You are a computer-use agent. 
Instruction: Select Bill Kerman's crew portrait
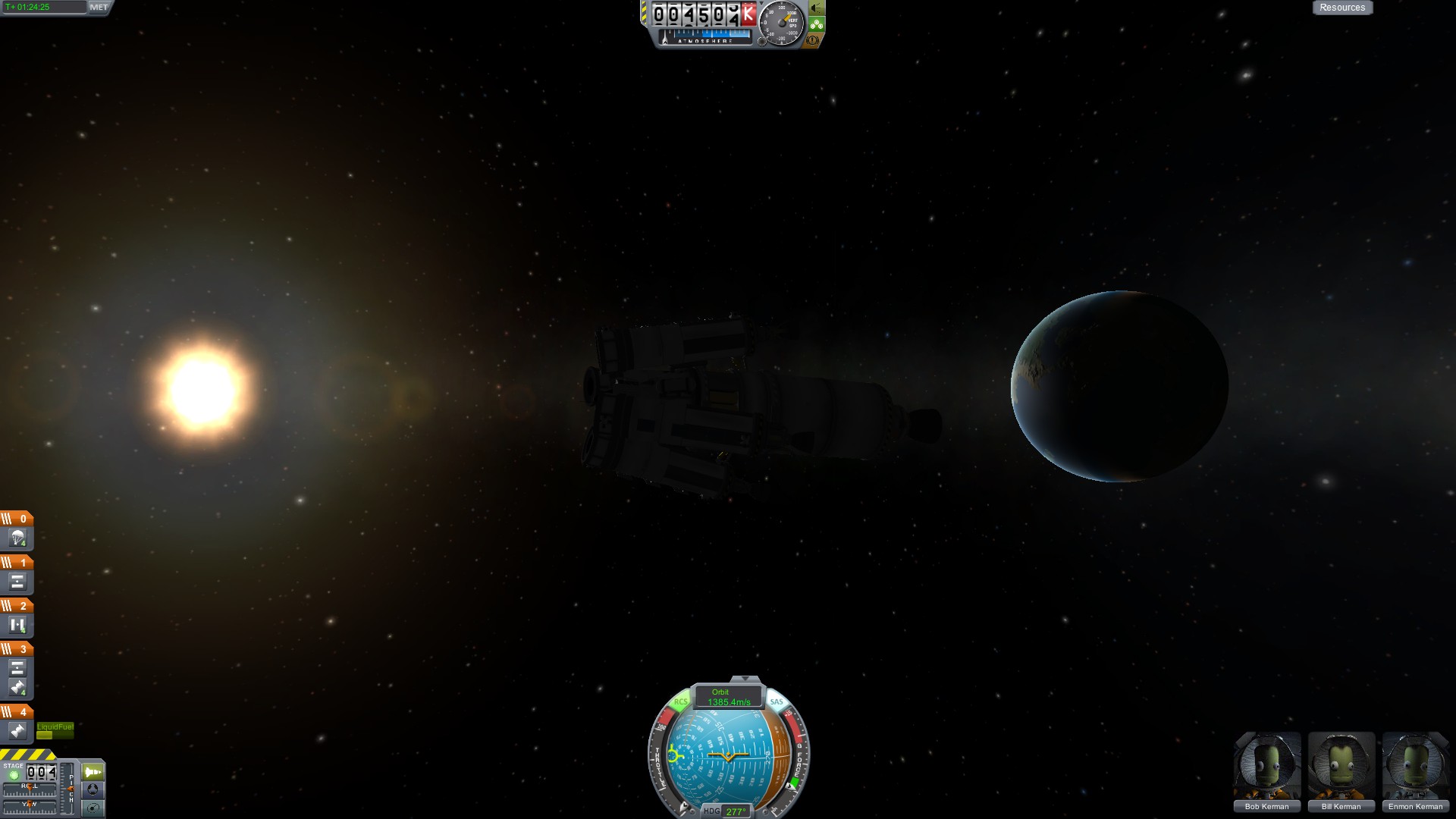[x=1341, y=766]
